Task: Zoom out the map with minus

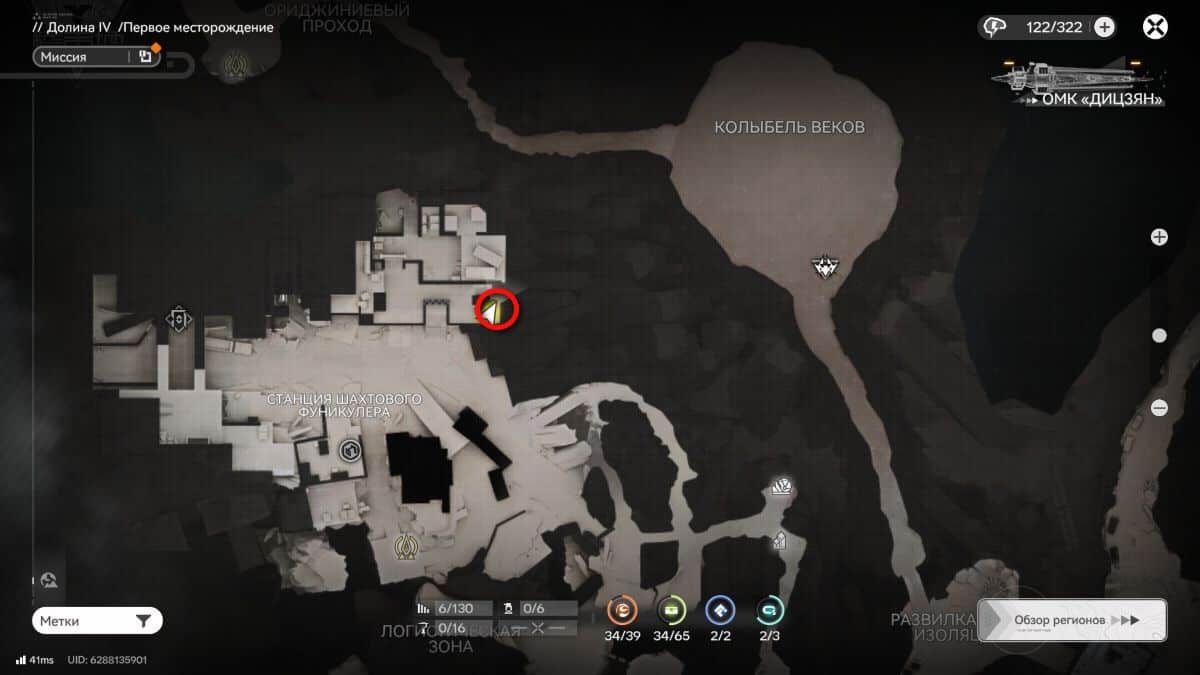Action: pyautogui.click(x=1159, y=407)
